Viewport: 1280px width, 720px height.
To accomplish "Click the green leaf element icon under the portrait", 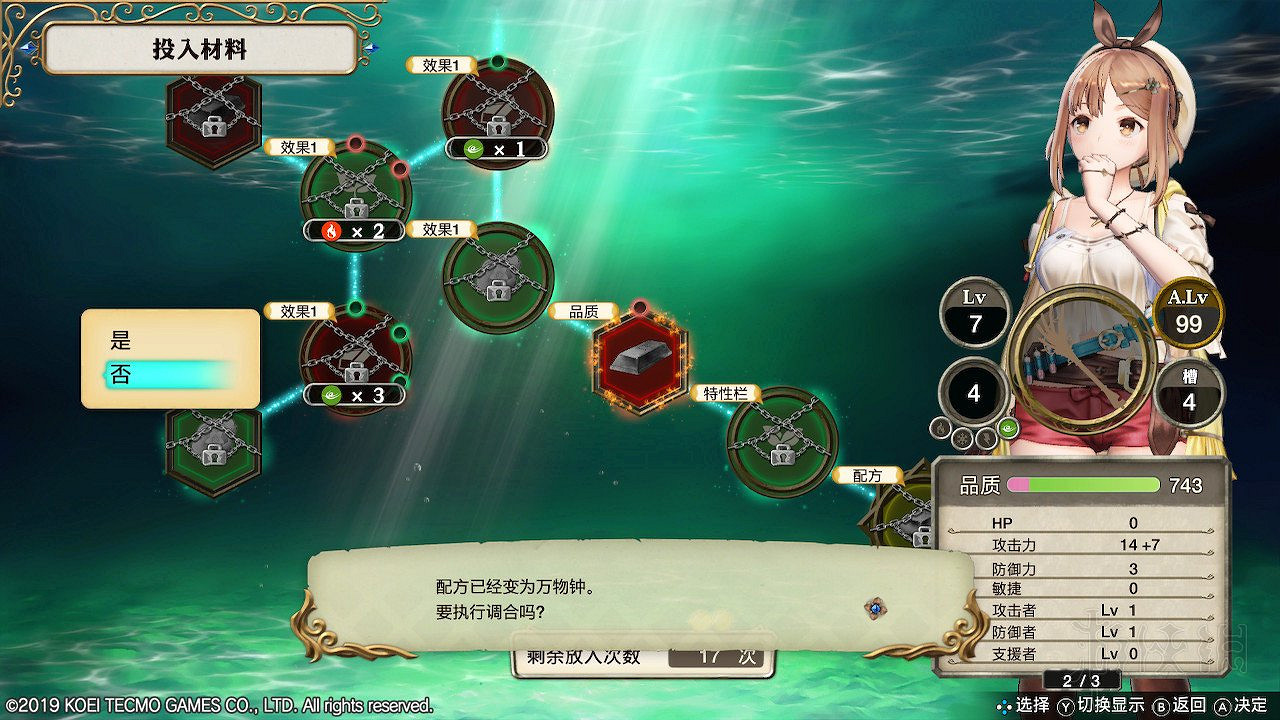I will pyautogui.click(x=1007, y=428).
